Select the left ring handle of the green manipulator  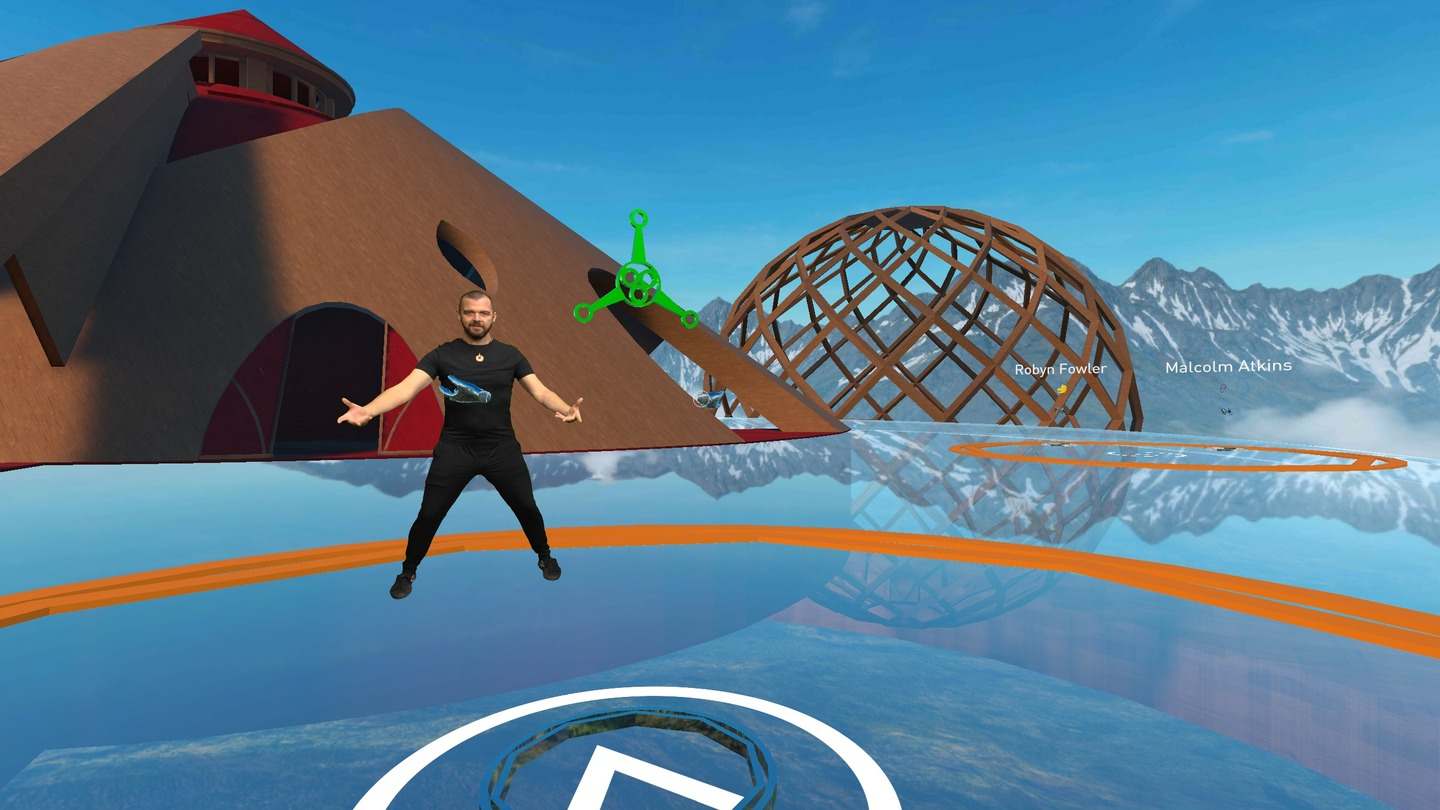(x=583, y=312)
